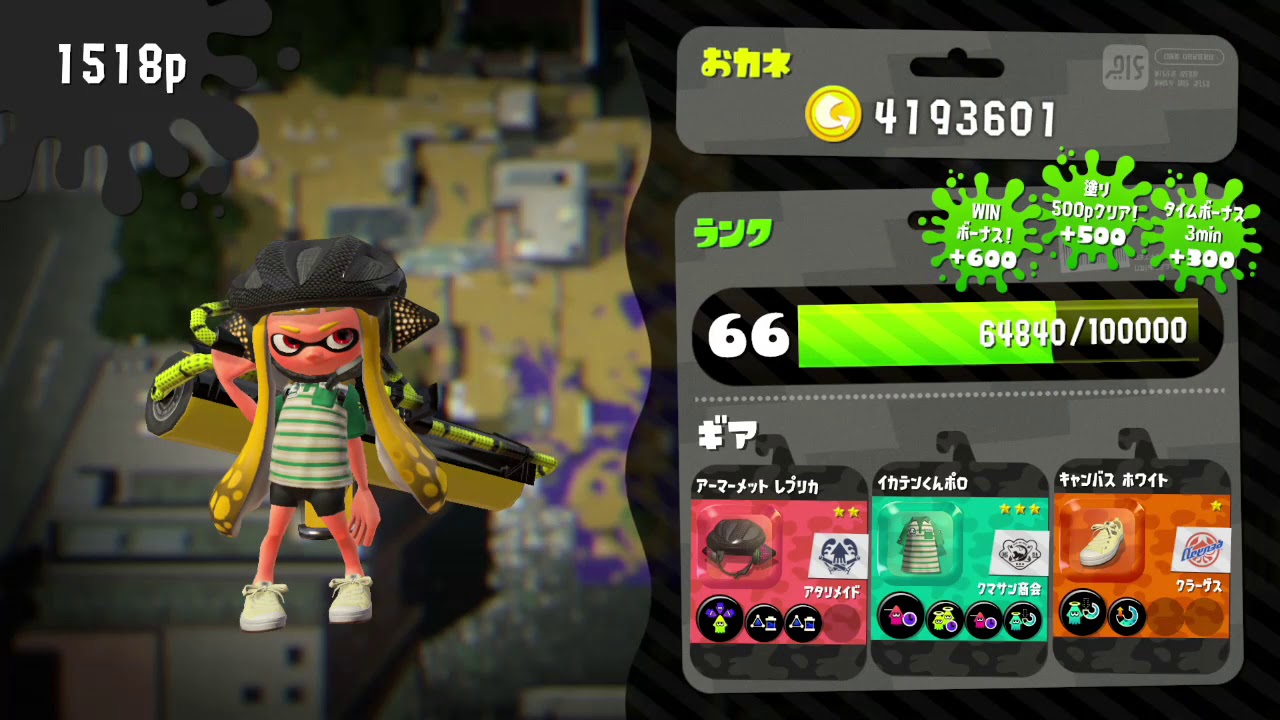Click the クマサン商会 brand stamp on the polo card
1280x720 pixels.
pos(1021,551)
